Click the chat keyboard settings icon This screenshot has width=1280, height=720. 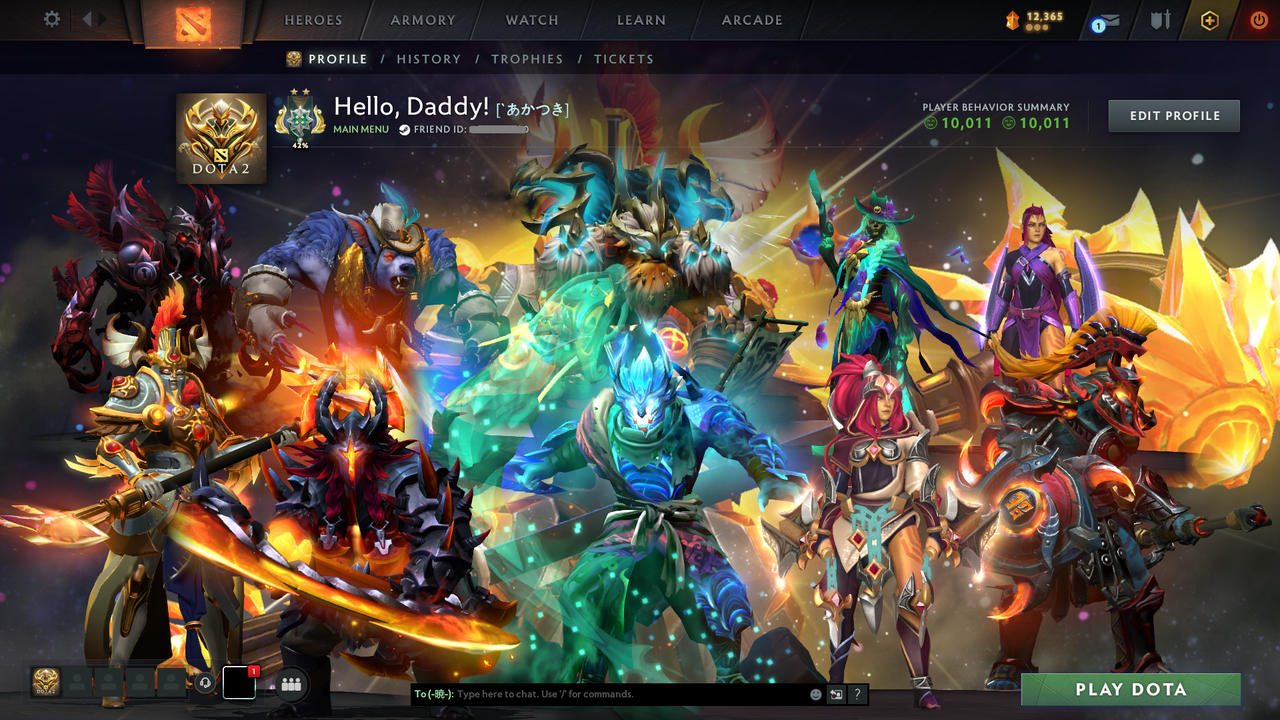pos(836,694)
